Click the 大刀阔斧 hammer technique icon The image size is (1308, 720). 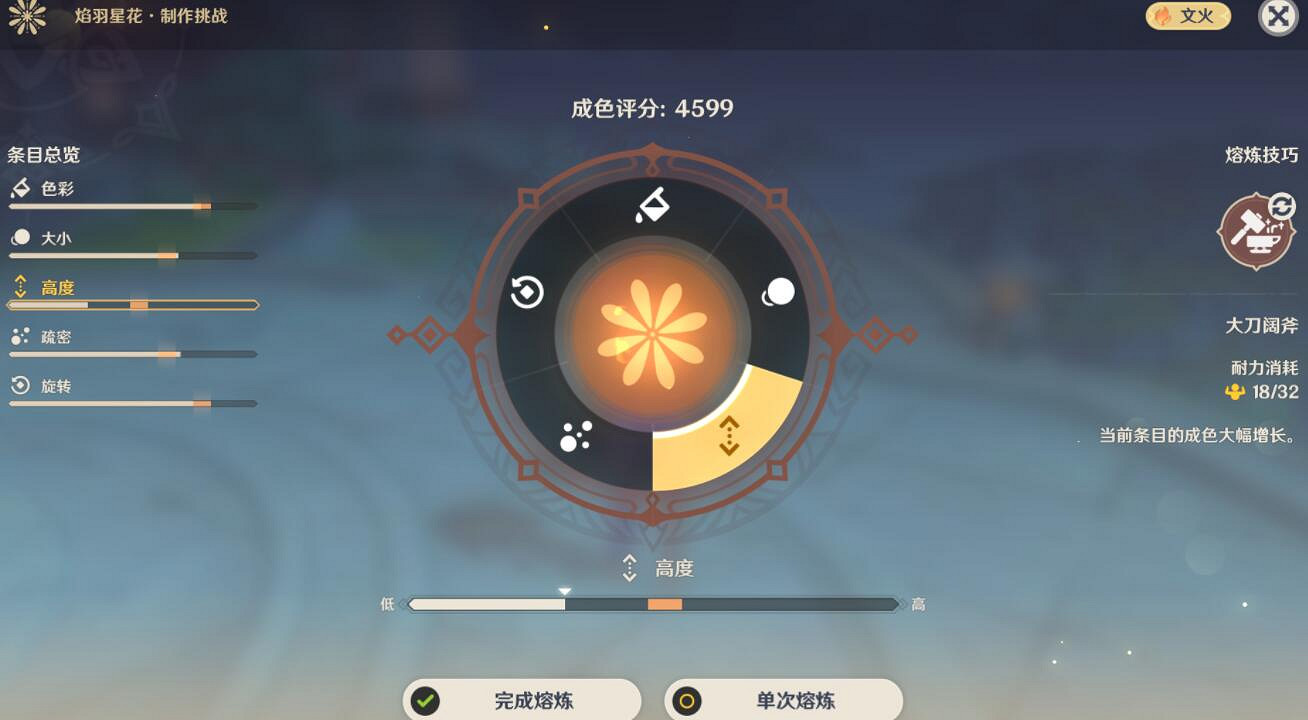[x=1256, y=234]
